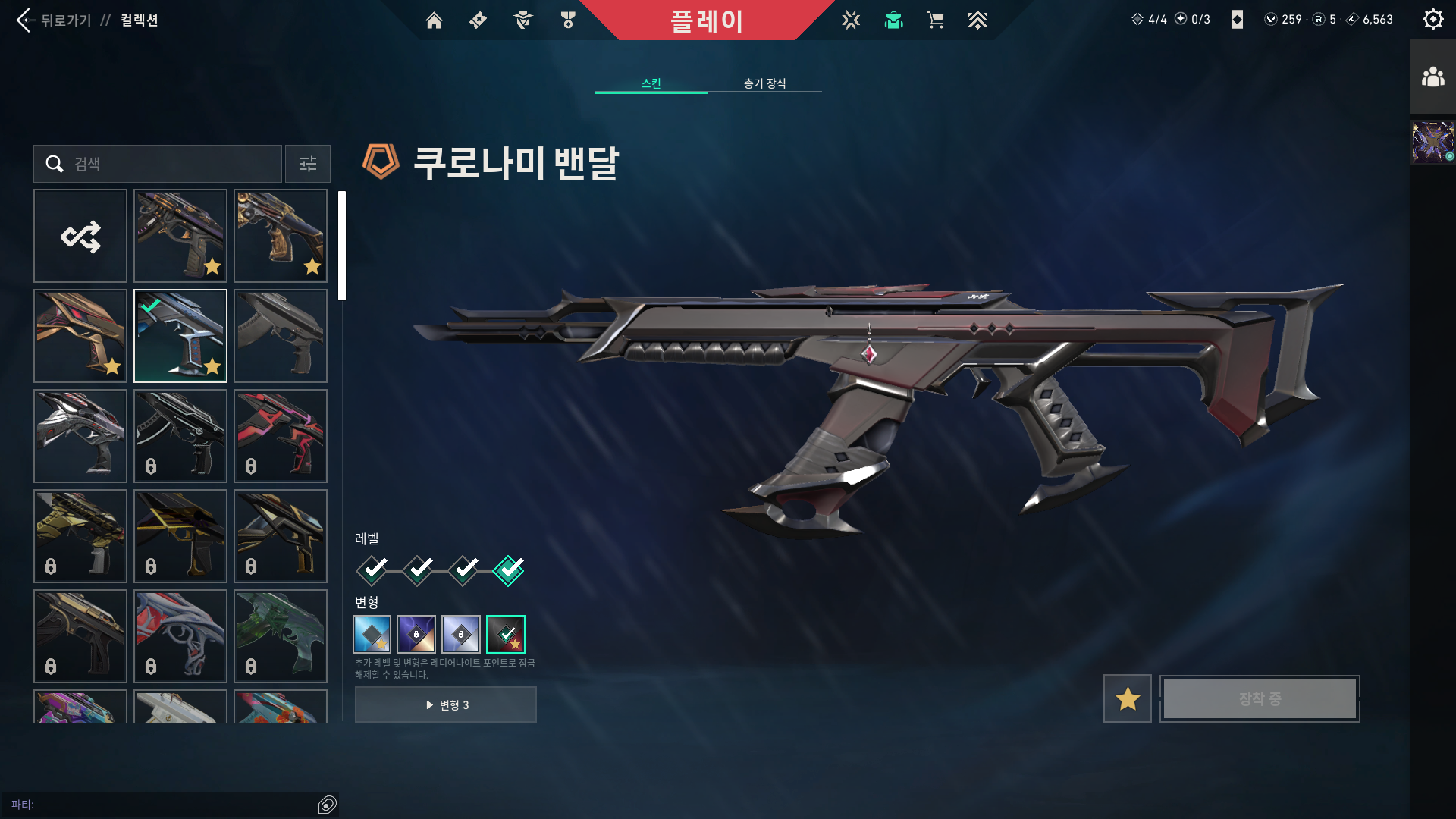Open the Battle Pass icon
This screenshot has width=1456, height=819.
tap(477, 20)
